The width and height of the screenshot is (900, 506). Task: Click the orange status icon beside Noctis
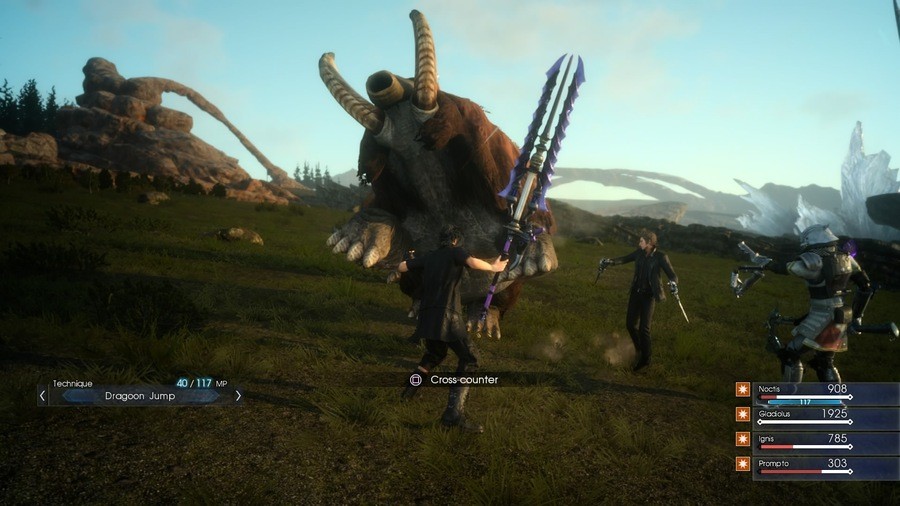point(742,390)
